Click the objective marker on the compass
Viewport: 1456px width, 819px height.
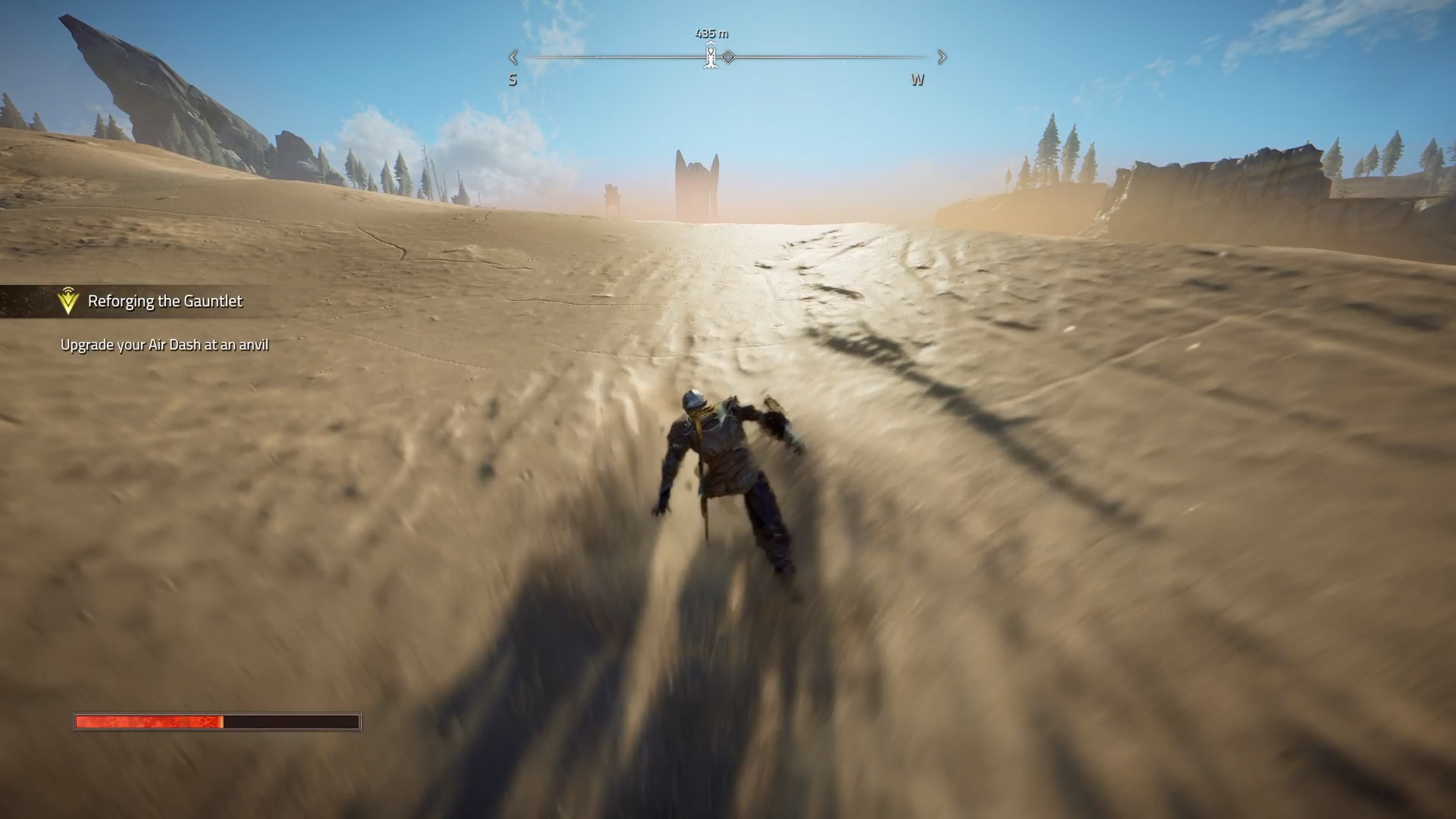tap(711, 57)
